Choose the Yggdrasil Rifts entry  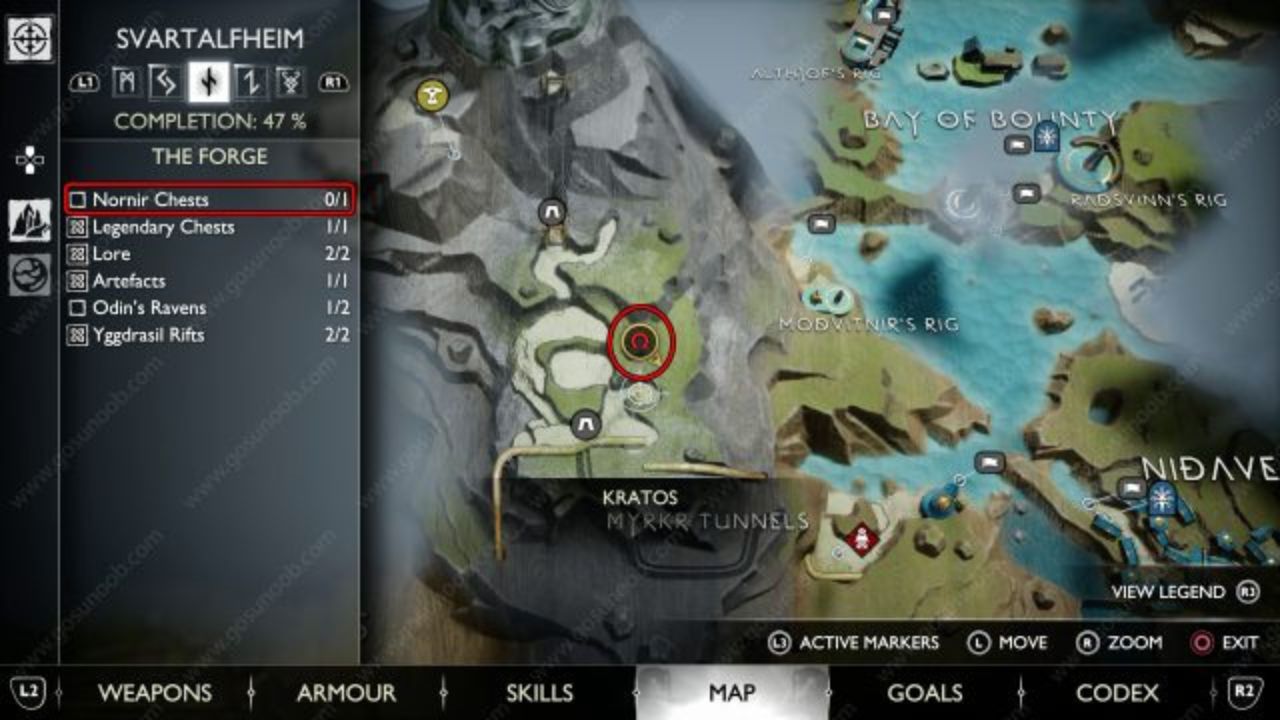pyautogui.click(x=208, y=335)
